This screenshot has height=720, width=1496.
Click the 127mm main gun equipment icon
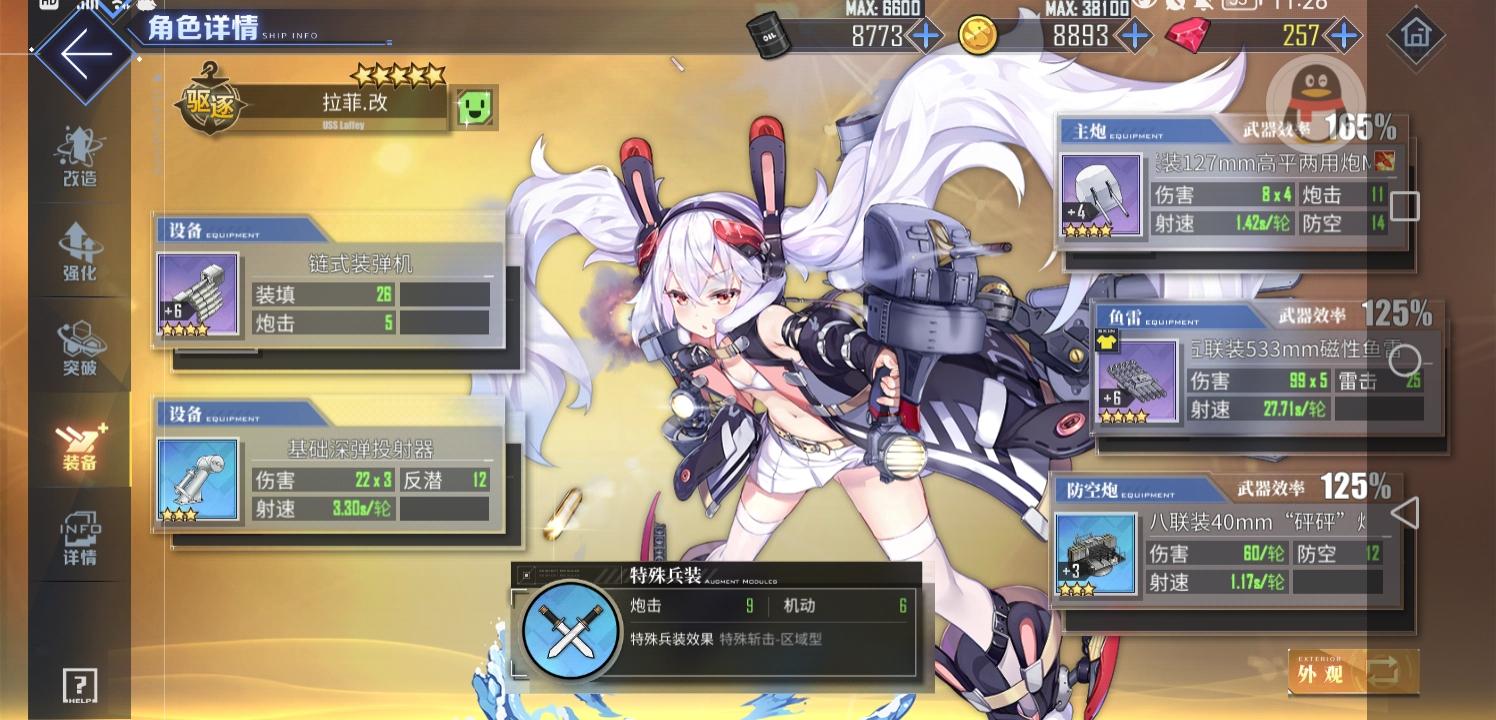[1101, 195]
